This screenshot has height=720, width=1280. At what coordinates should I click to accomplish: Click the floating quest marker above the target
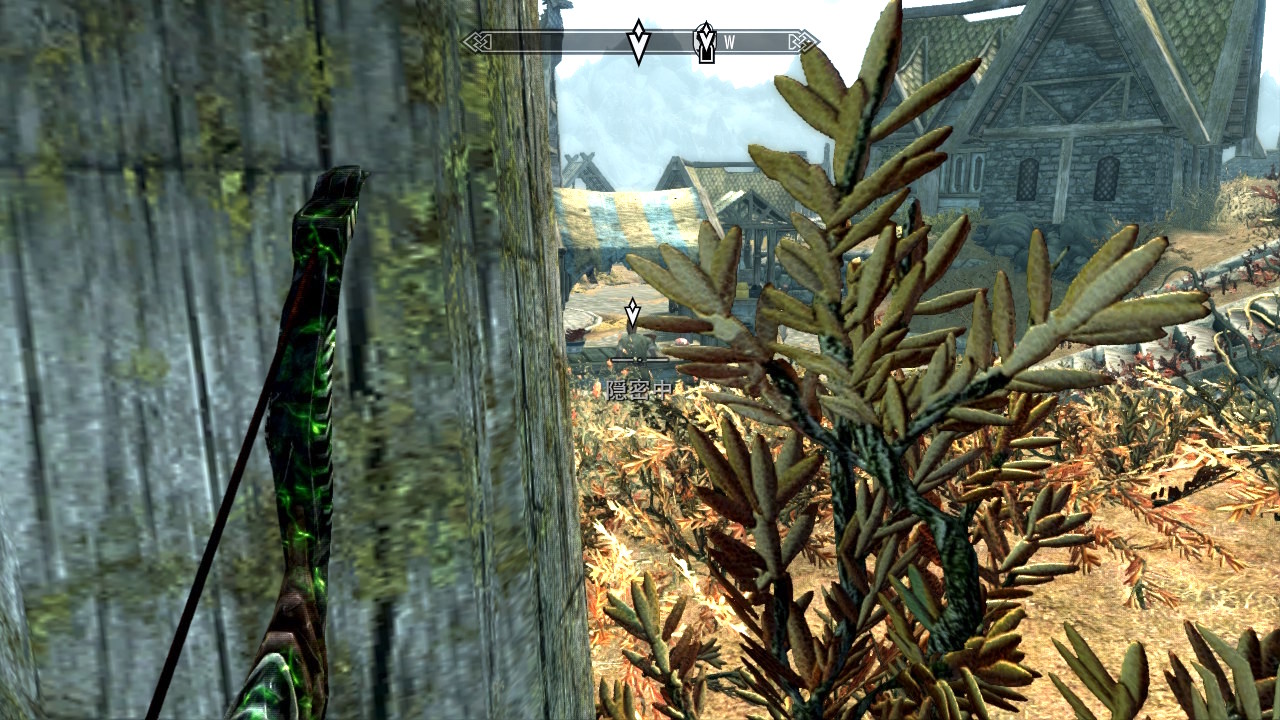pyautogui.click(x=632, y=313)
